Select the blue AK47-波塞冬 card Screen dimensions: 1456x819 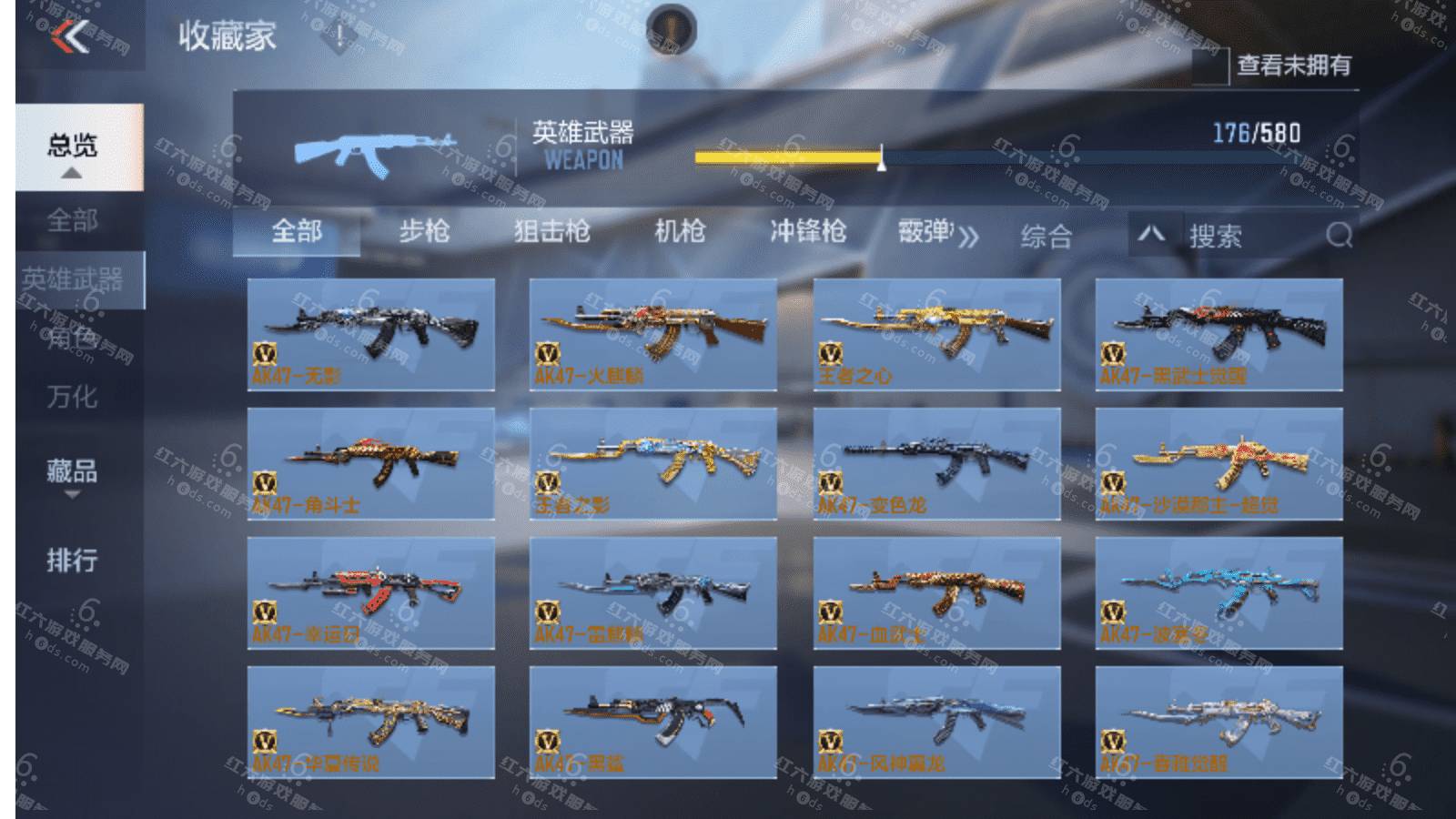[1218, 593]
